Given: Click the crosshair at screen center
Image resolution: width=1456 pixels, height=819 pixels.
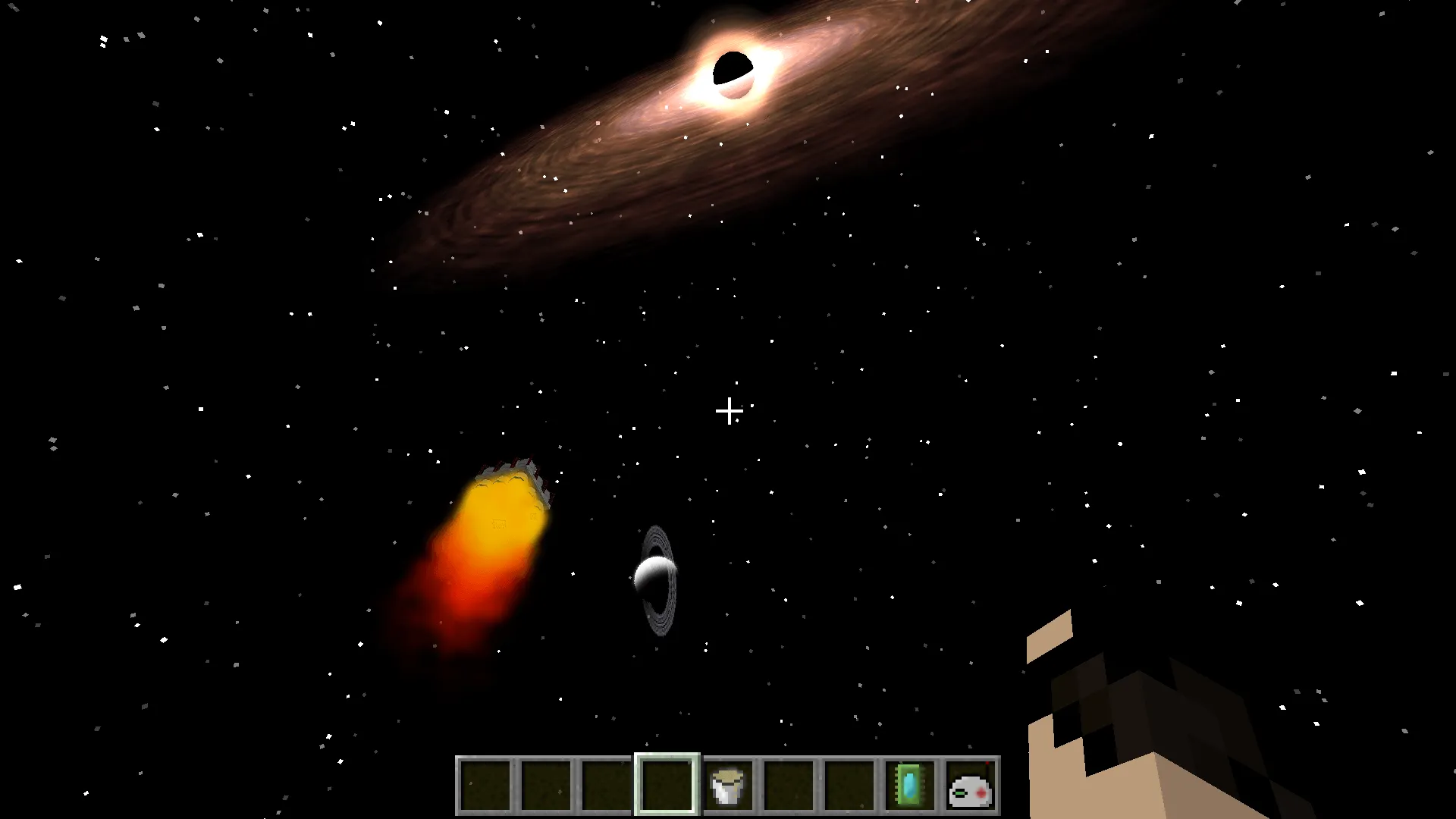Looking at the screenshot, I should click(x=730, y=411).
